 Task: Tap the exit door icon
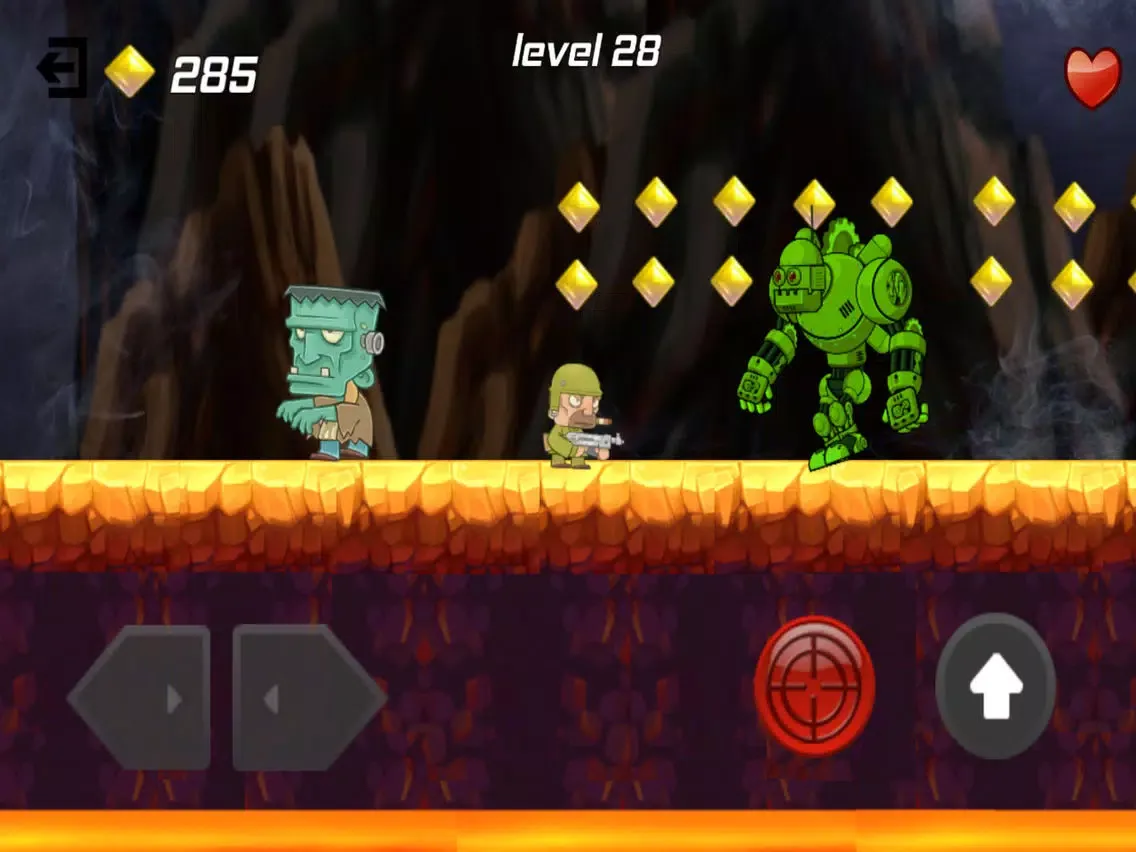(63, 68)
